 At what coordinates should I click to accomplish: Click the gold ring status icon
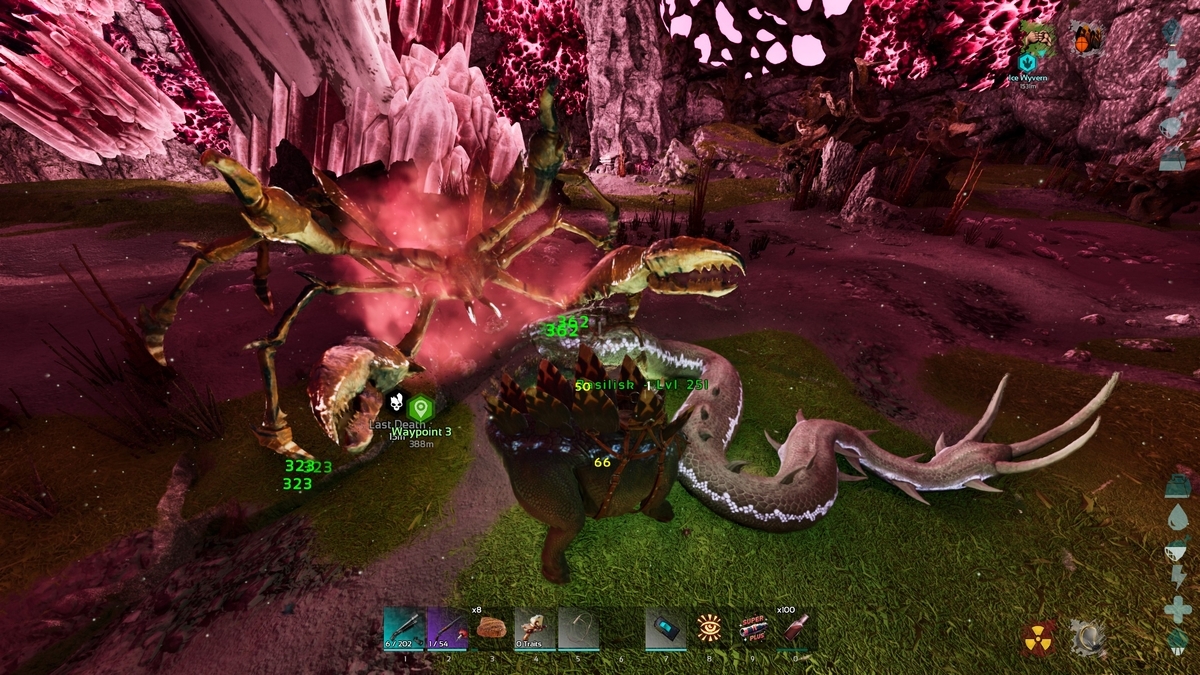pyautogui.click(x=1085, y=637)
